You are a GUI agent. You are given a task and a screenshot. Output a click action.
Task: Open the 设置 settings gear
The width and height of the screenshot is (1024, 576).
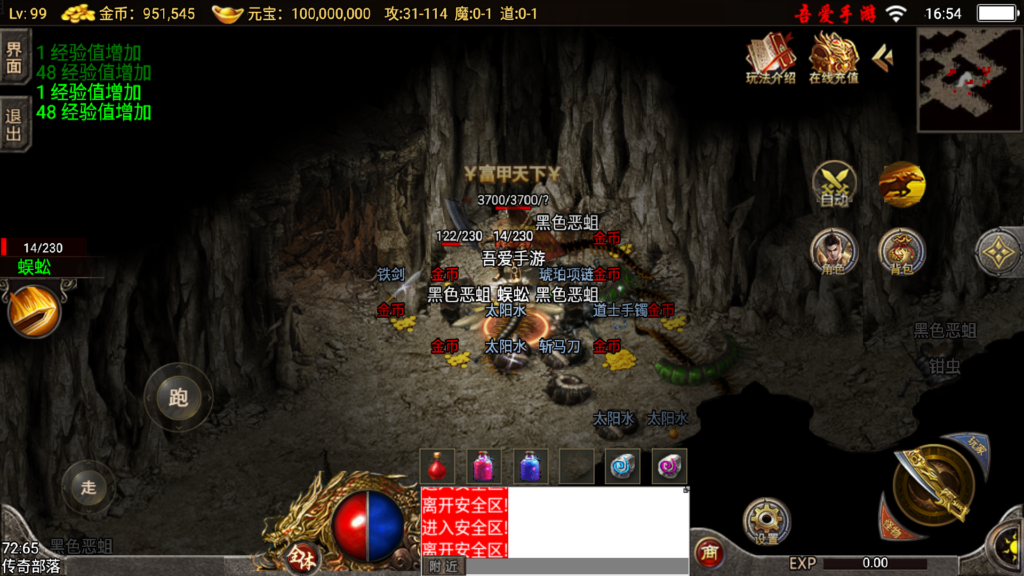(767, 521)
